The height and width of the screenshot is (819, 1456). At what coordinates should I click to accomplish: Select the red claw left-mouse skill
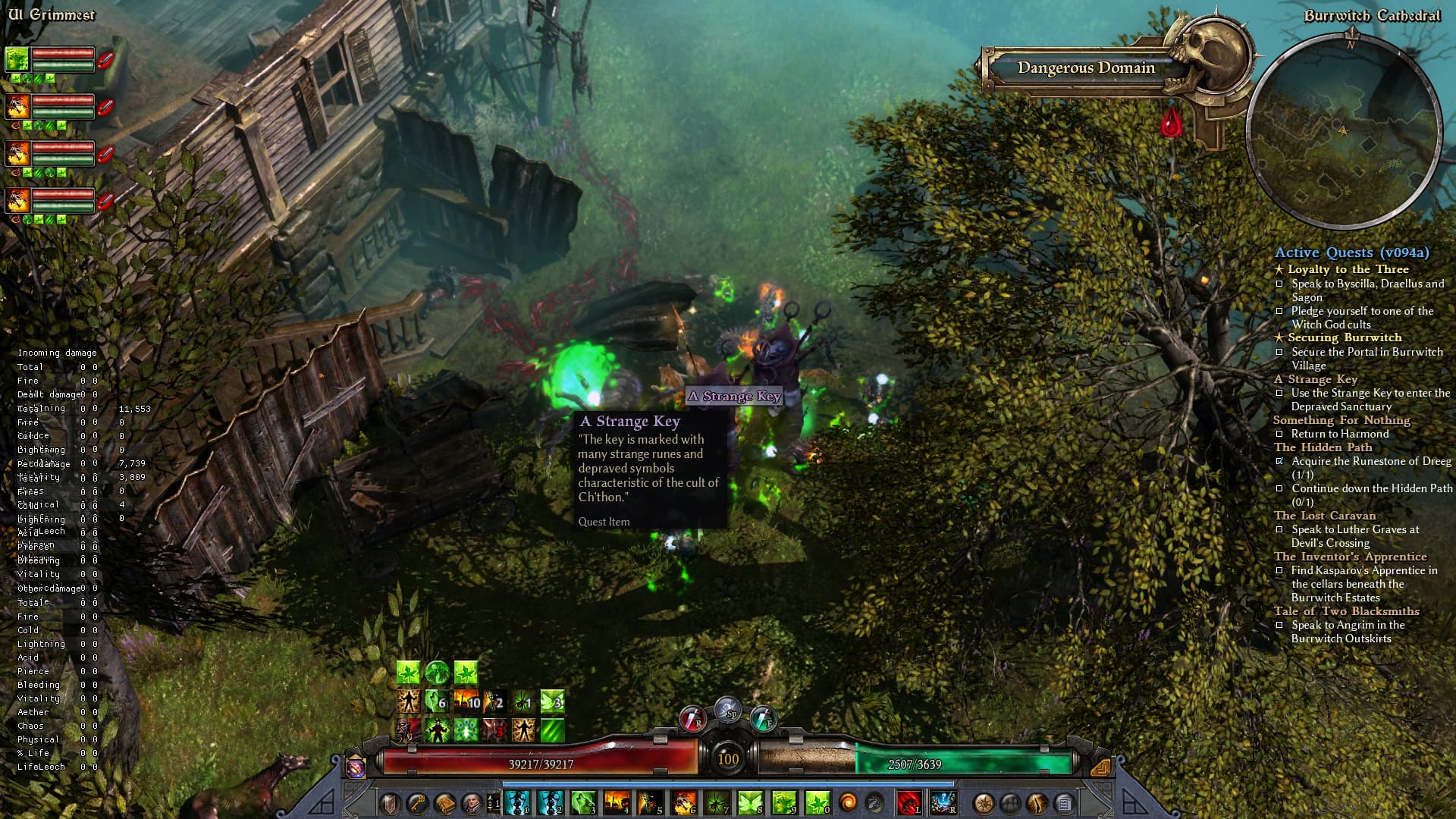point(908,802)
